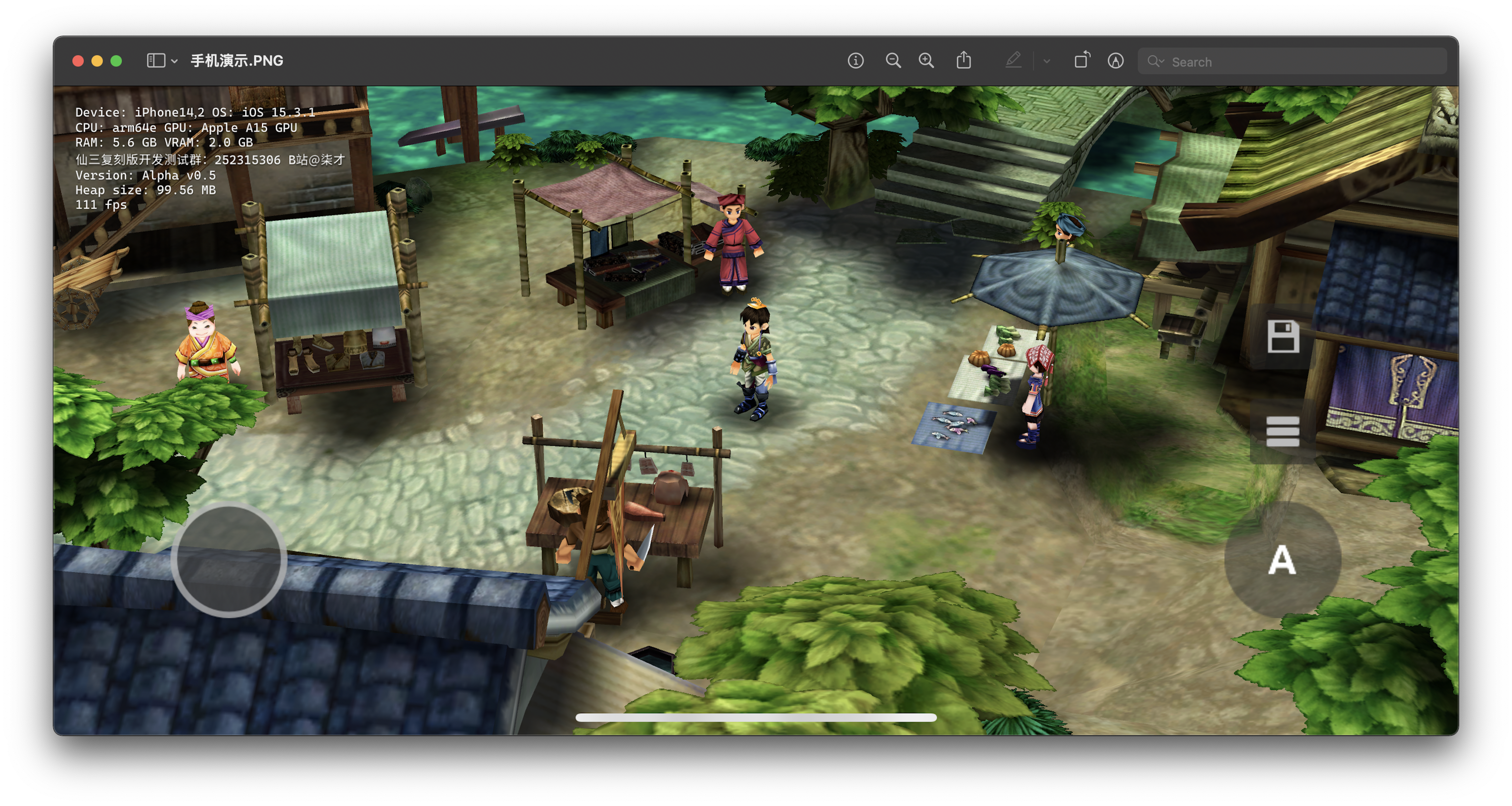
Task: Open the hamburger menu button
Action: [1283, 432]
